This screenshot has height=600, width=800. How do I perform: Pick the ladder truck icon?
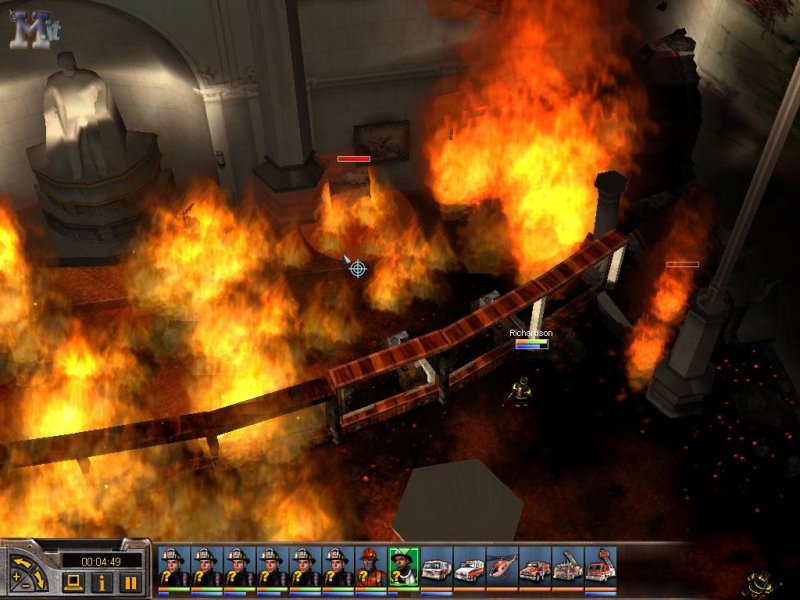(x=567, y=568)
